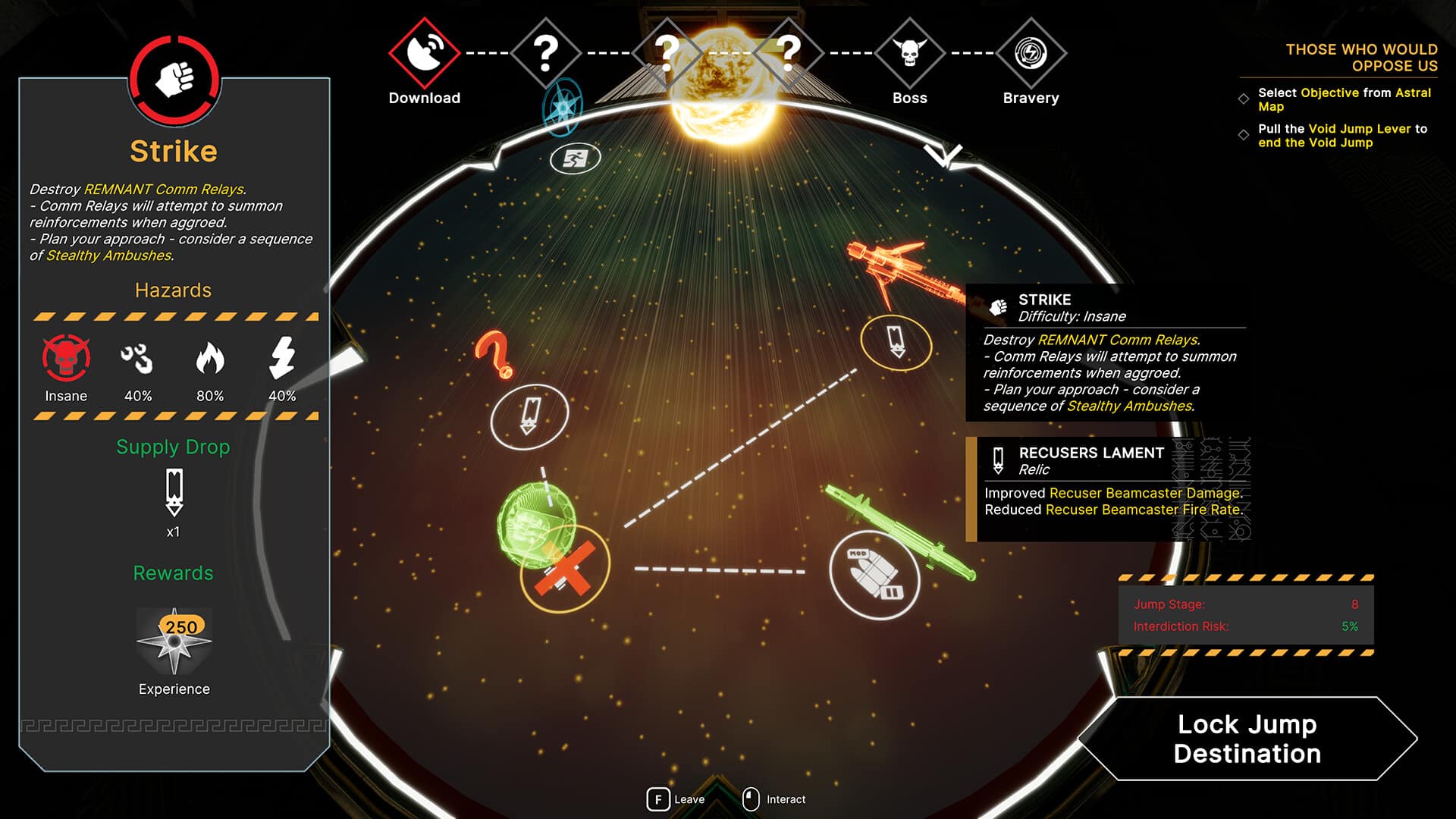Choose the Strike mission with red ship

[896, 343]
